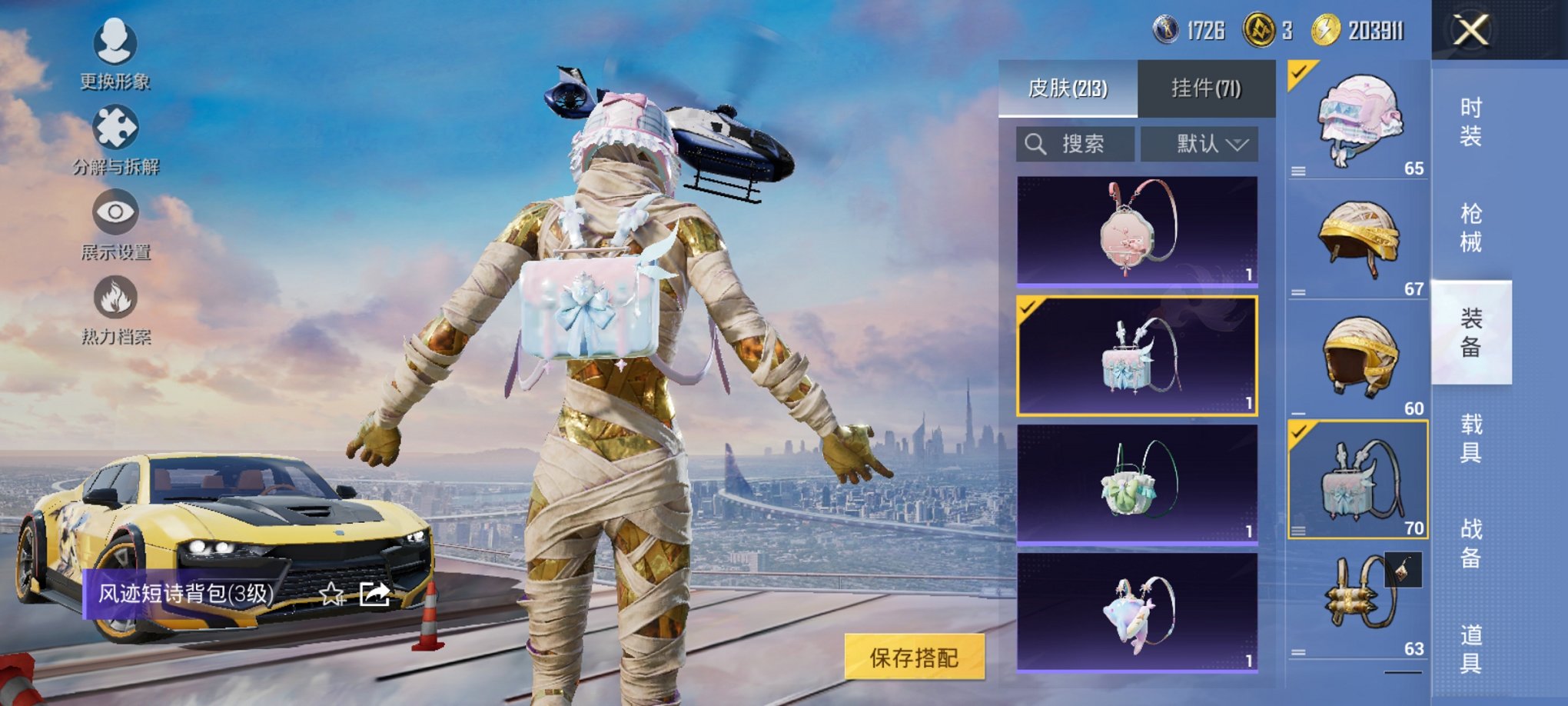Open the 默认 sorting dropdown
The image size is (1568, 706).
point(1199,145)
